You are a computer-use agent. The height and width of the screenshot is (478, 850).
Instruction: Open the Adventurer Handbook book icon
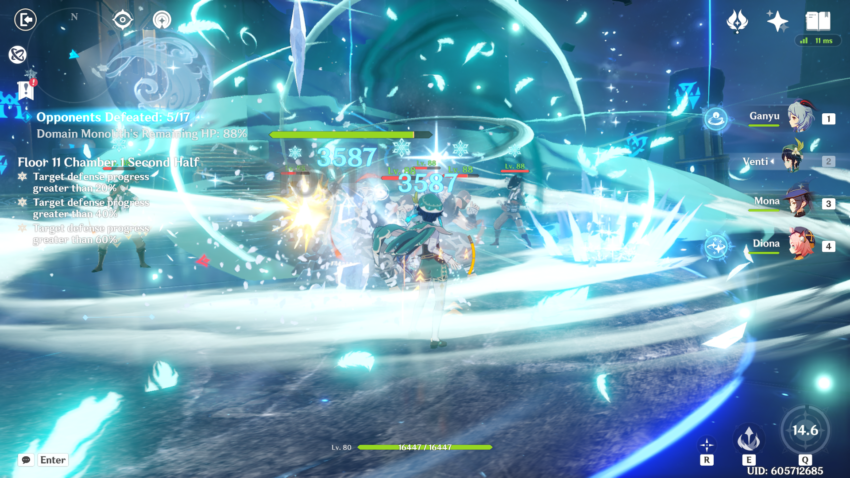[817, 21]
